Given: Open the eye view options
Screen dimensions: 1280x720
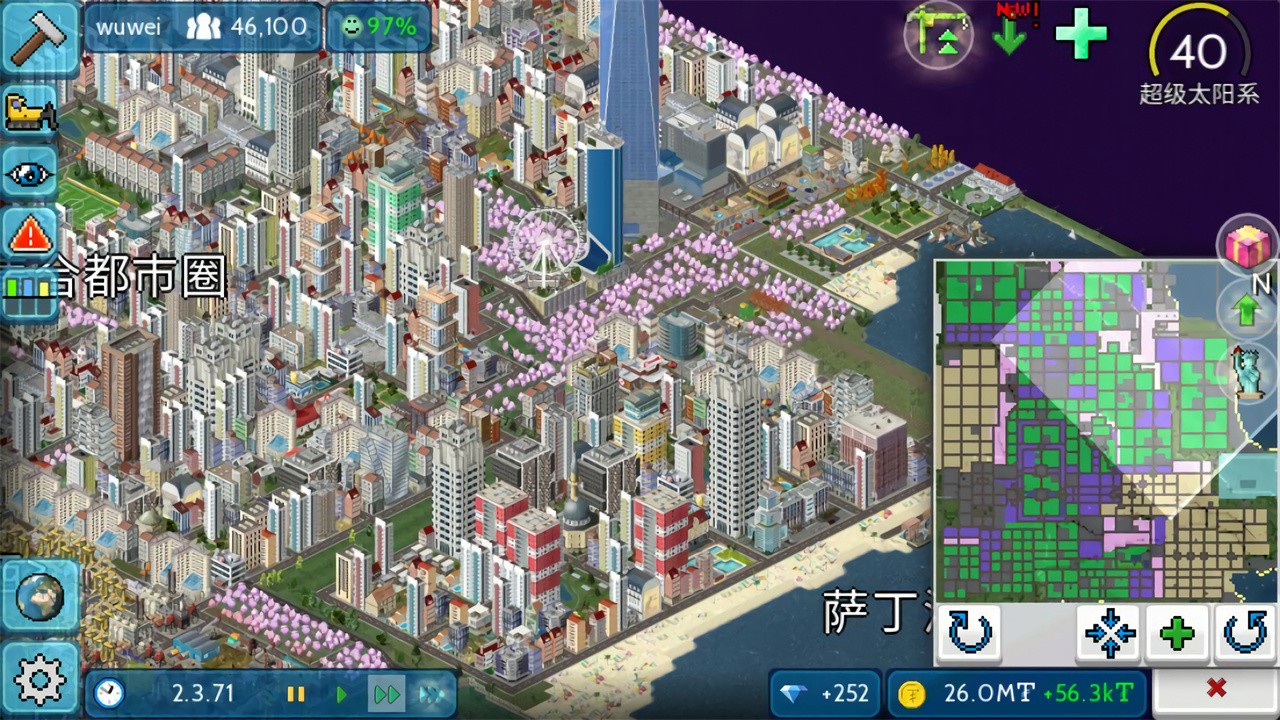Looking at the screenshot, I should tap(31, 174).
